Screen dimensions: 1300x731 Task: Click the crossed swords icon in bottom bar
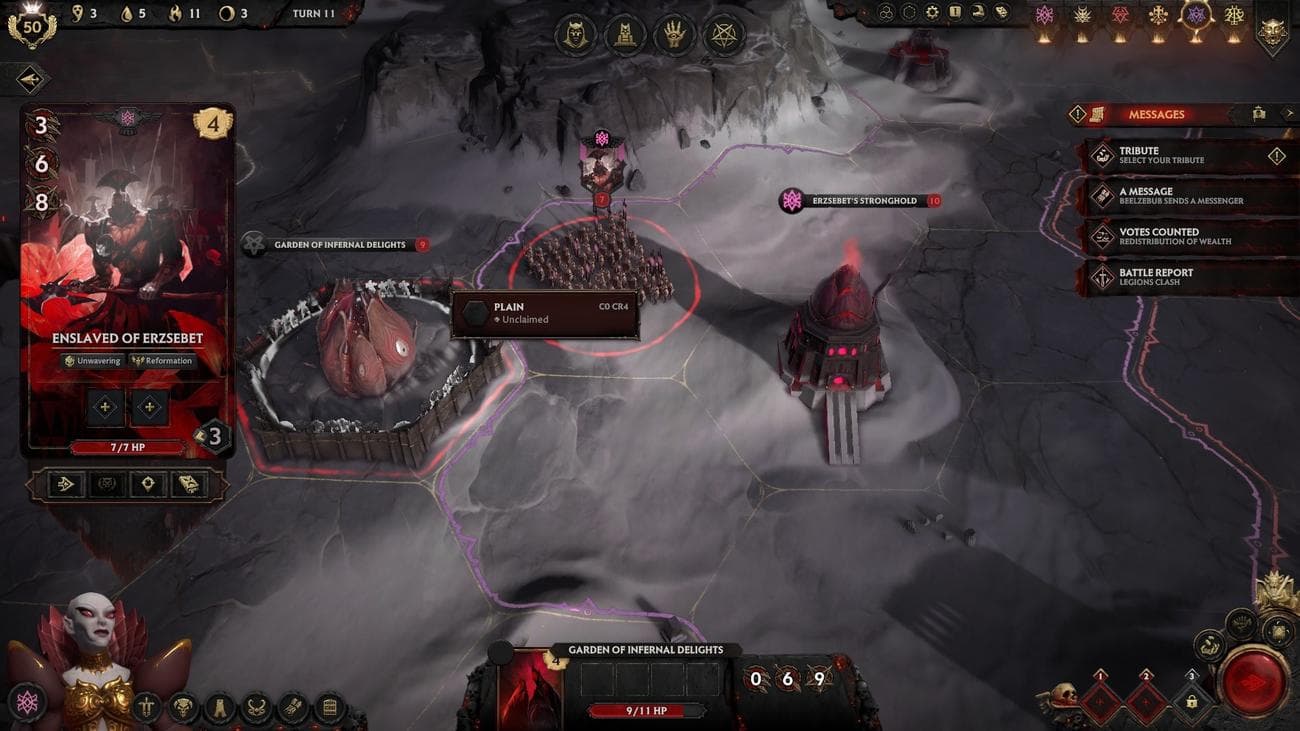(x=147, y=707)
